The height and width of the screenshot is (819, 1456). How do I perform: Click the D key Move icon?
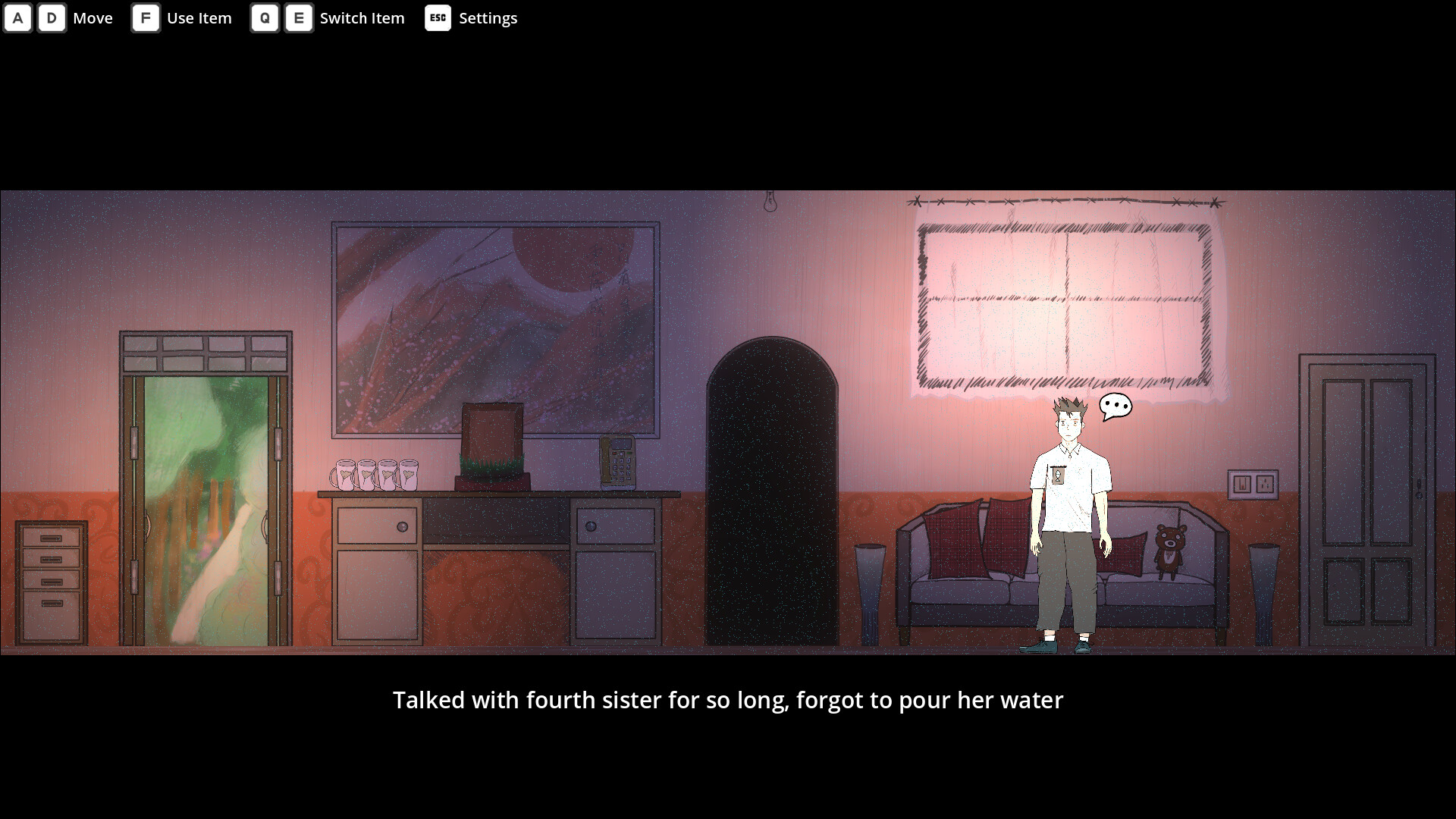point(52,17)
